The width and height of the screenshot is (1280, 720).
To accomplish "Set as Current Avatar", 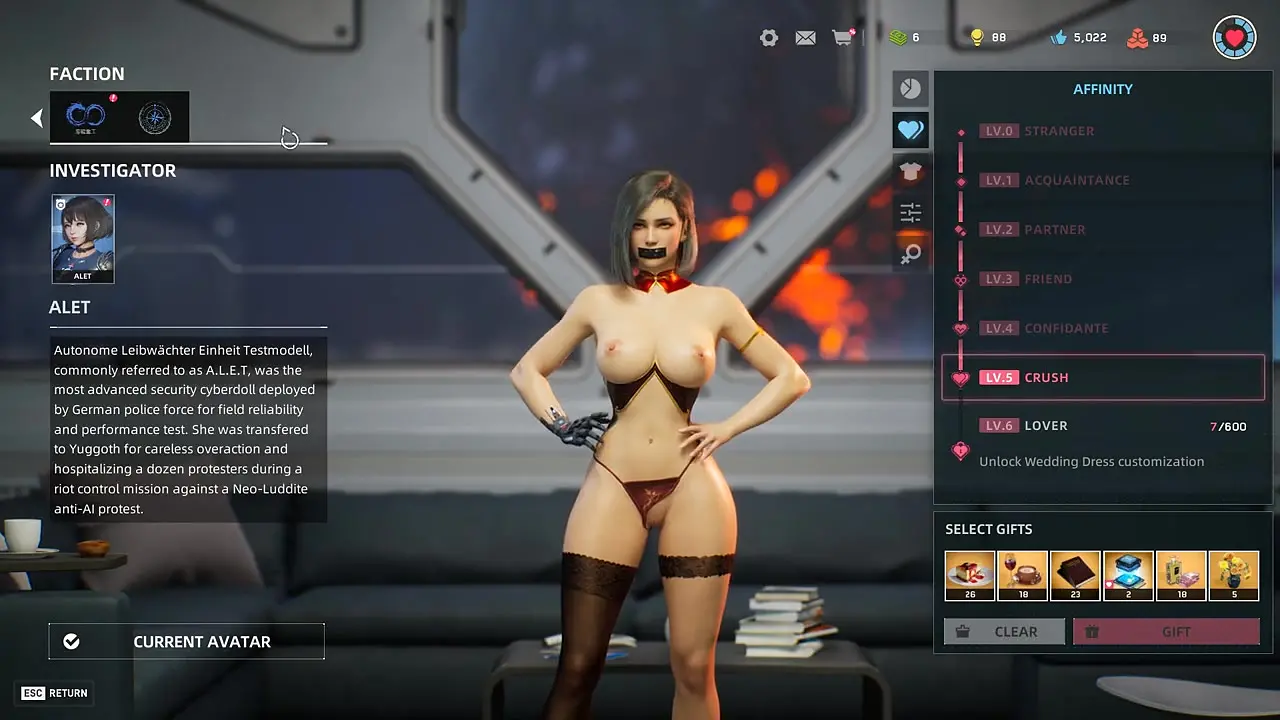I will click(186, 642).
